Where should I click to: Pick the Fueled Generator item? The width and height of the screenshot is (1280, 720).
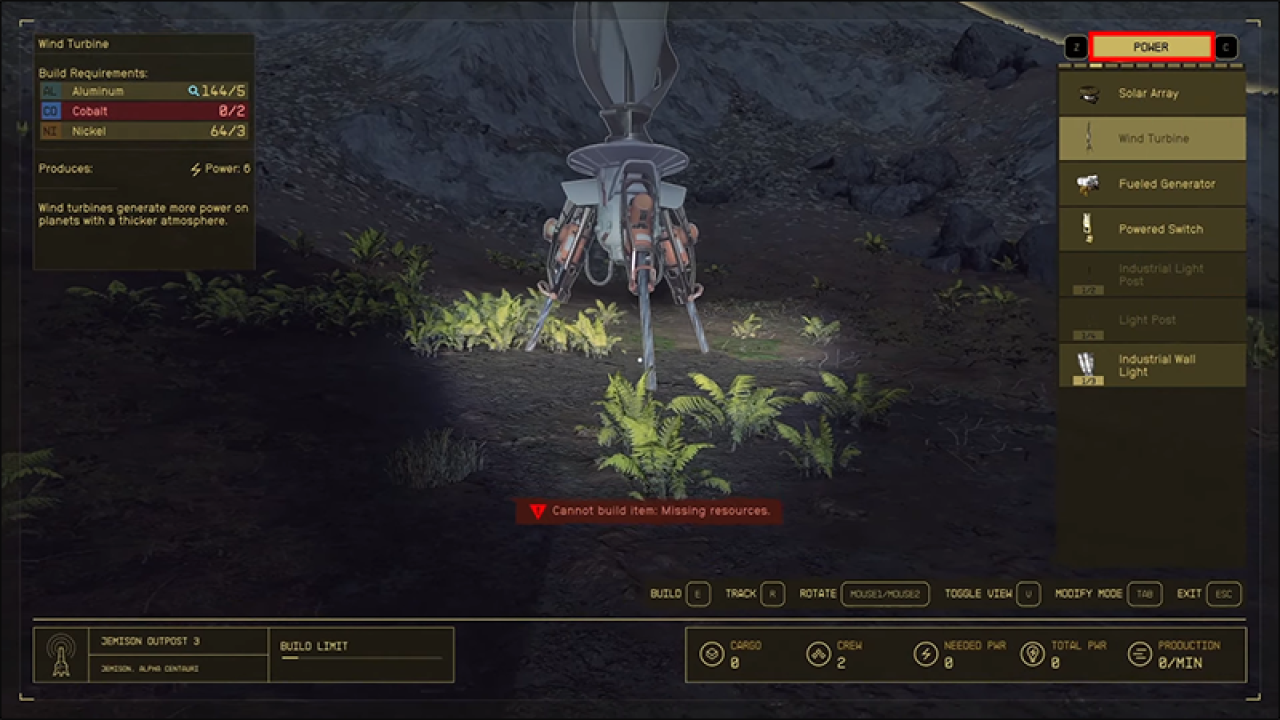pyautogui.click(x=1152, y=184)
